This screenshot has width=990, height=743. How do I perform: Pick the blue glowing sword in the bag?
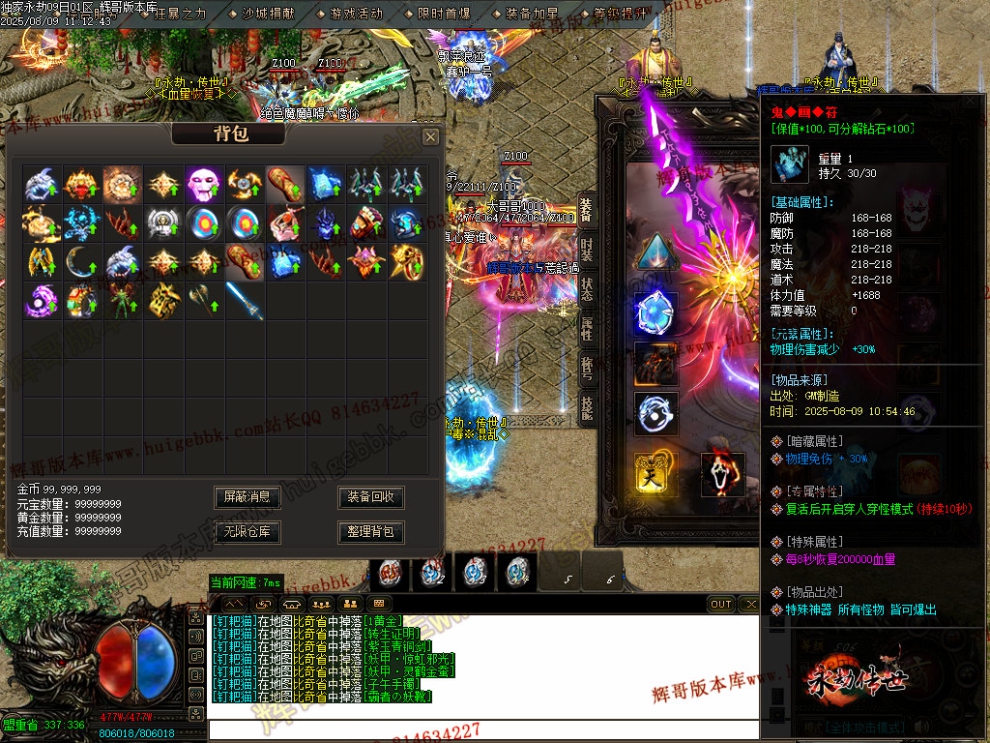click(244, 300)
